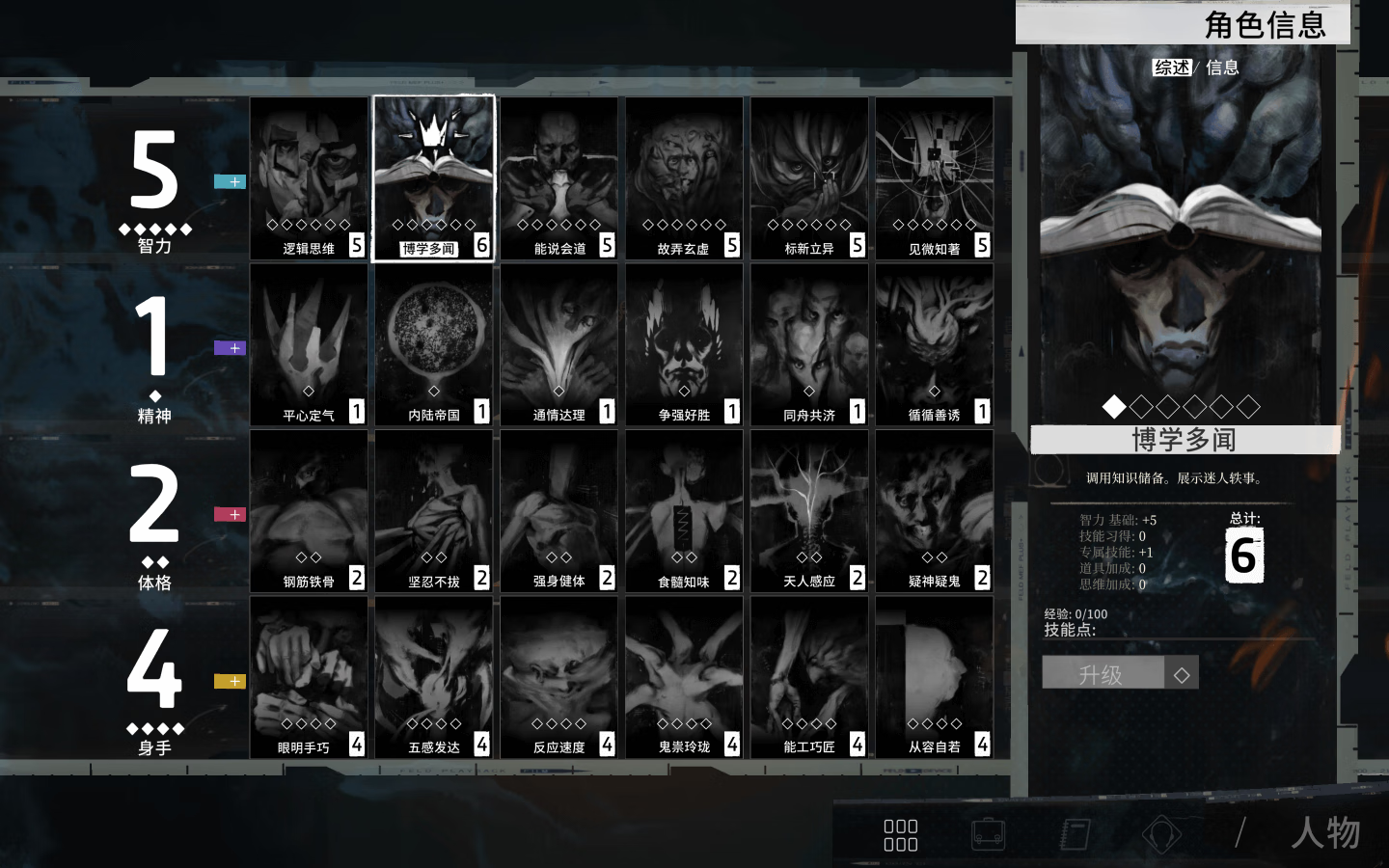1389x868 pixels.
Task: Add a point to 体格 attribute
Action: pyautogui.click(x=230, y=515)
